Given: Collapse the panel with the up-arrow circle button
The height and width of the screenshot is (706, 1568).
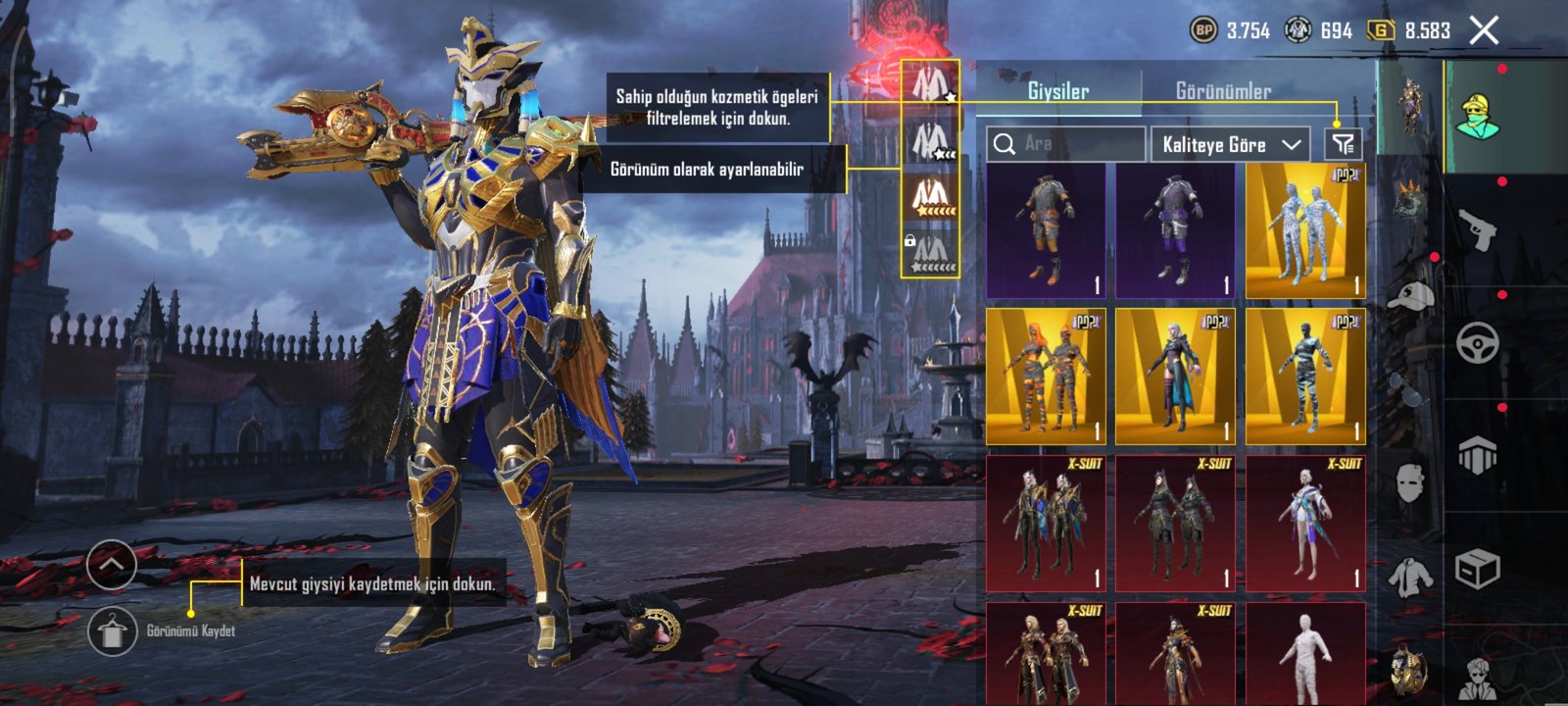Looking at the screenshot, I should point(112,565).
